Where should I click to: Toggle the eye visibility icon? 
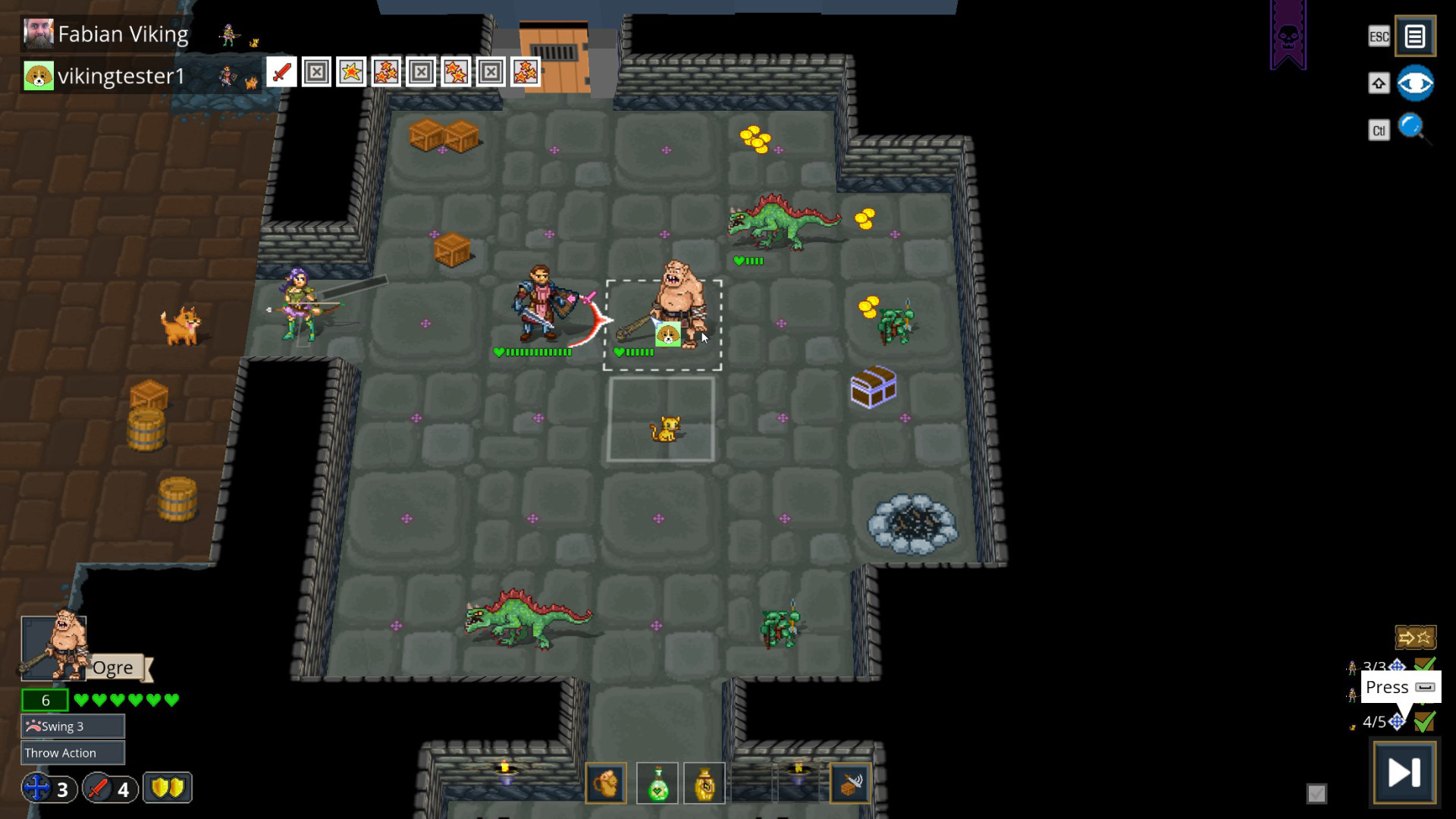tap(1417, 83)
